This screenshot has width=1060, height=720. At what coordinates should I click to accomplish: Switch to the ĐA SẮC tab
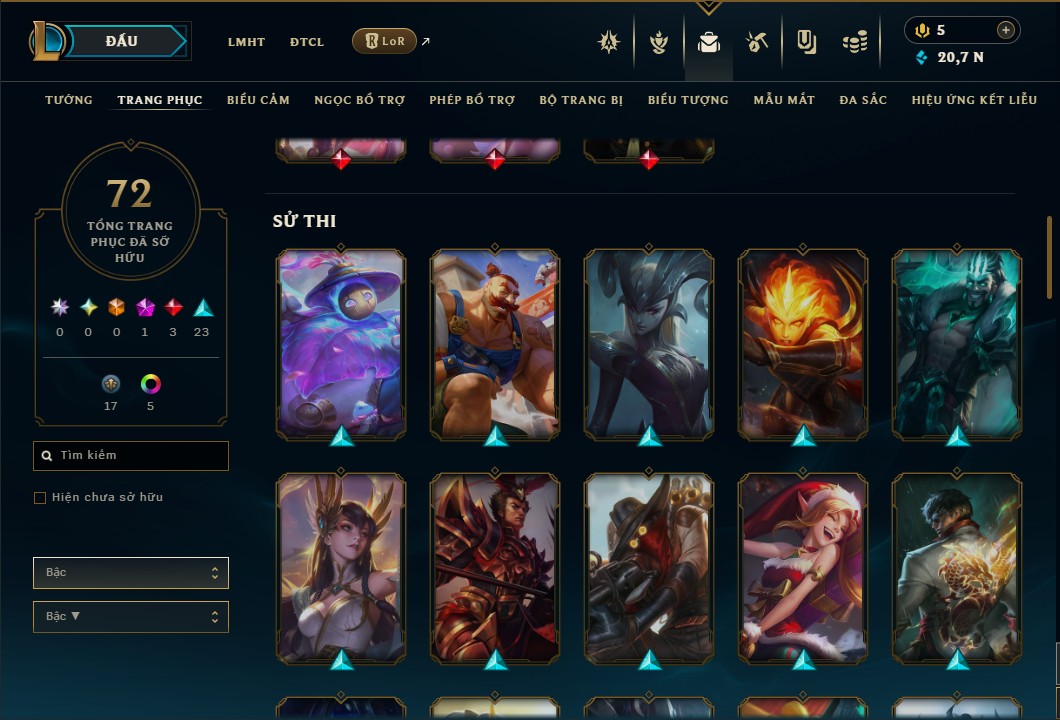point(863,100)
